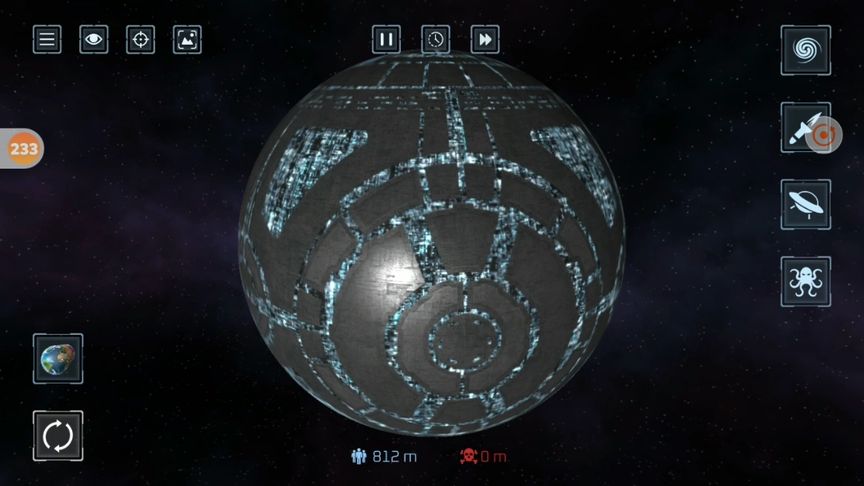The width and height of the screenshot is (864, 486).
Task: Toggle the eye visibility button
Action: click(x=94, y=39)
